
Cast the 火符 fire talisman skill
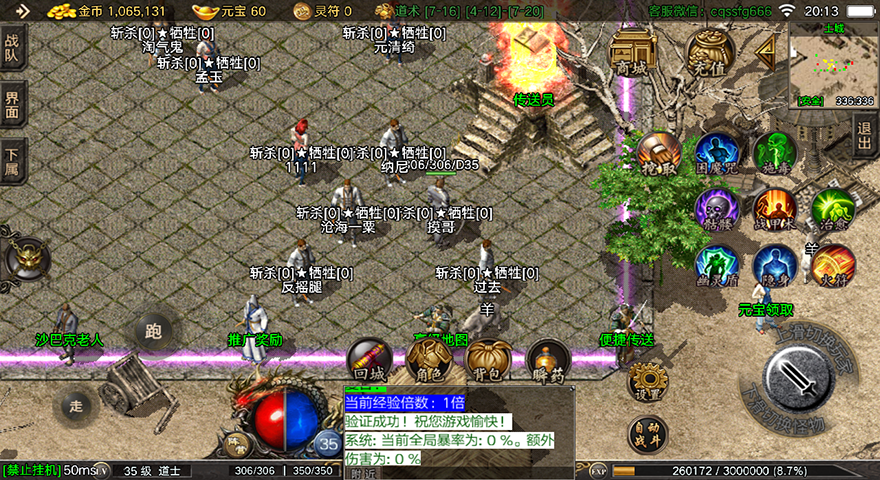[x=832, y=265]
